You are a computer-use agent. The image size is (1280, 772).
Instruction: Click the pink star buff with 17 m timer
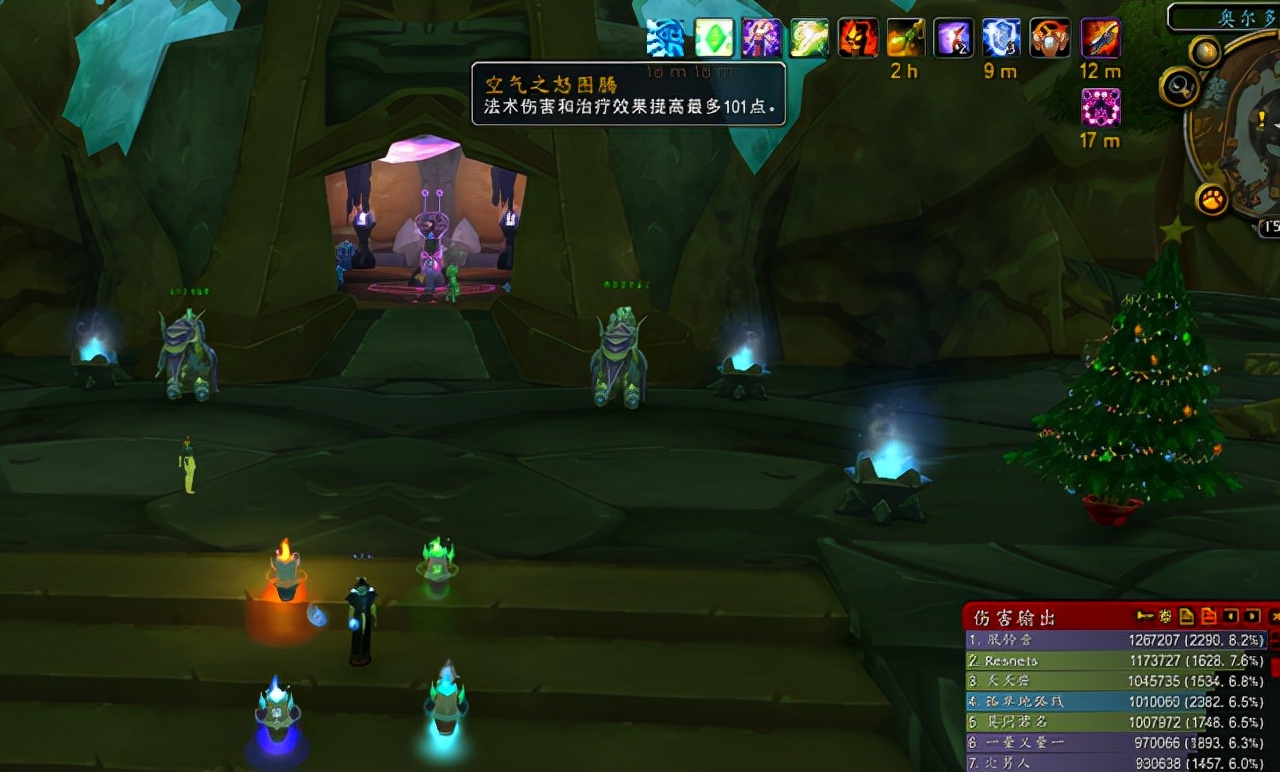pos(1100,107)
